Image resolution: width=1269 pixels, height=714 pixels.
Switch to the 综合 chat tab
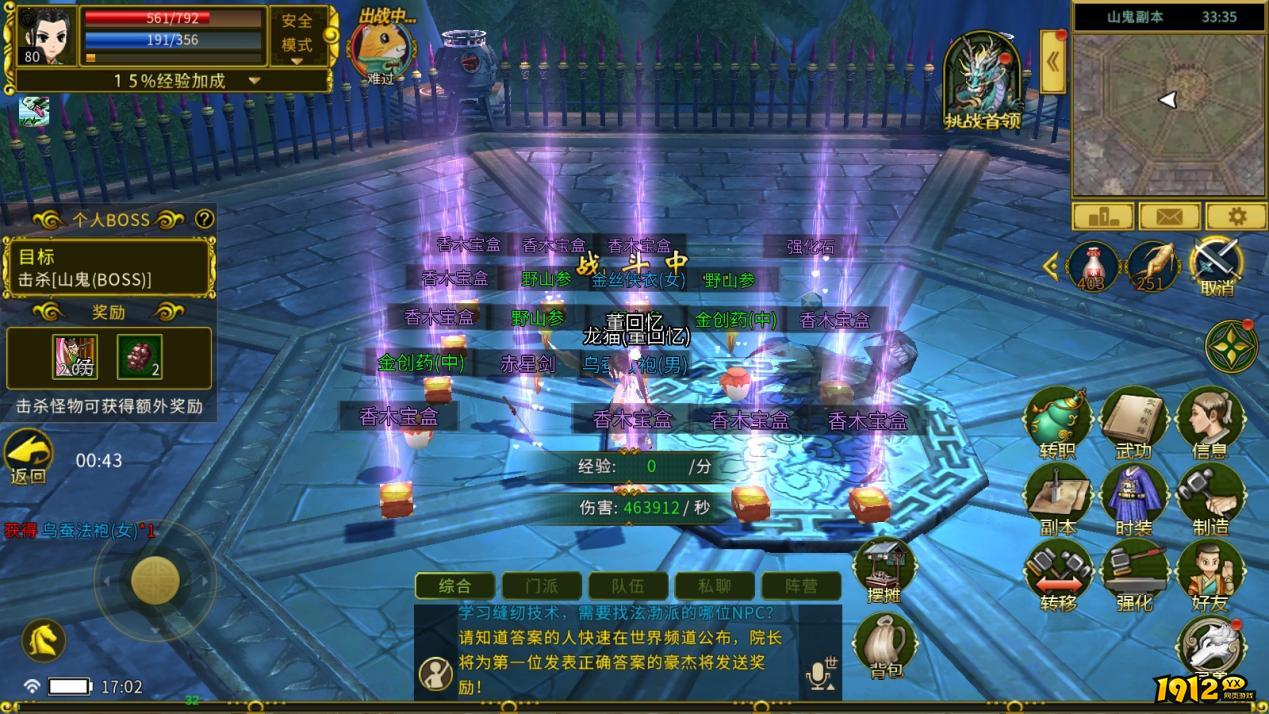[x=455, y=586]
